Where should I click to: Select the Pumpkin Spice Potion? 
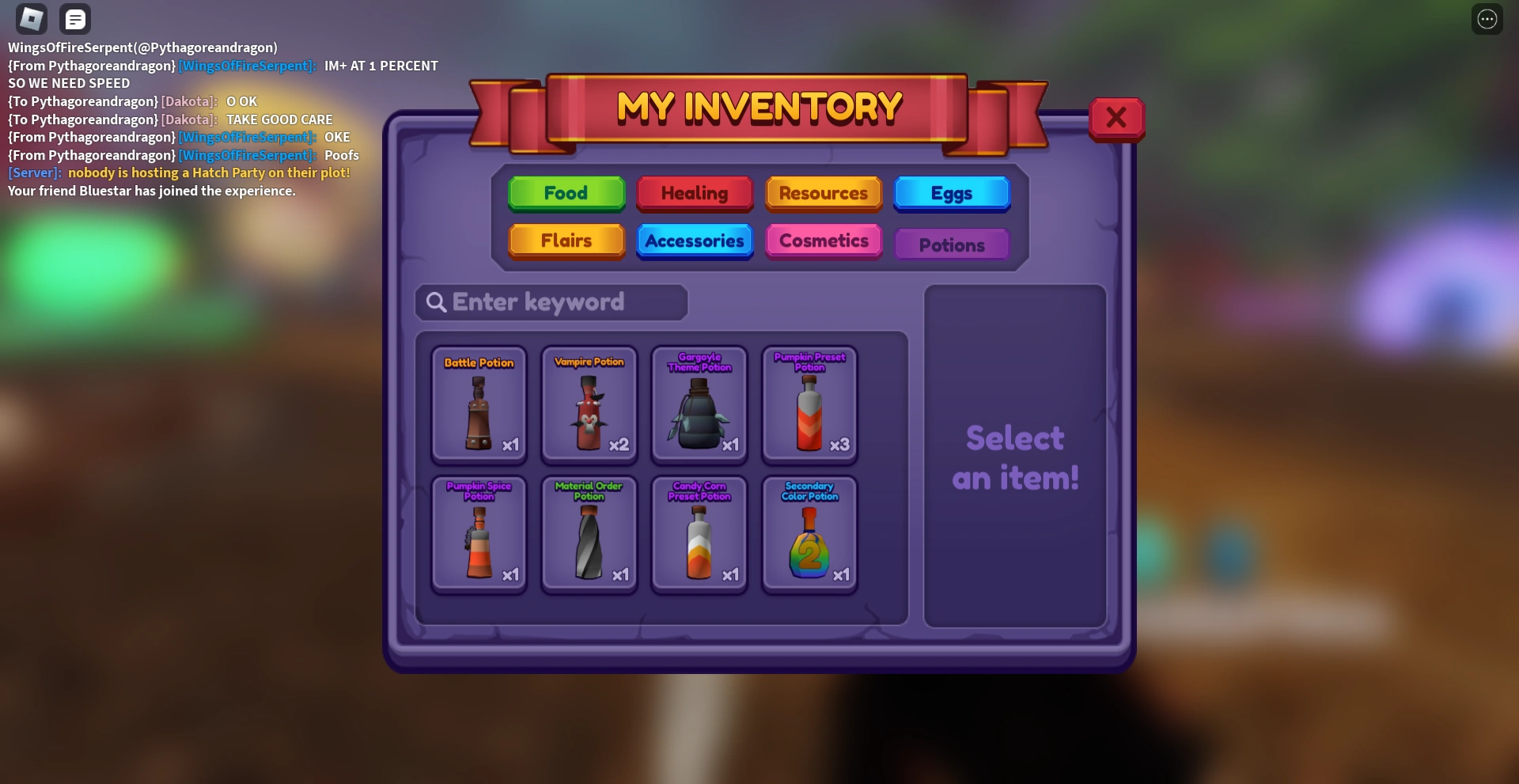[x=478, y=533]
